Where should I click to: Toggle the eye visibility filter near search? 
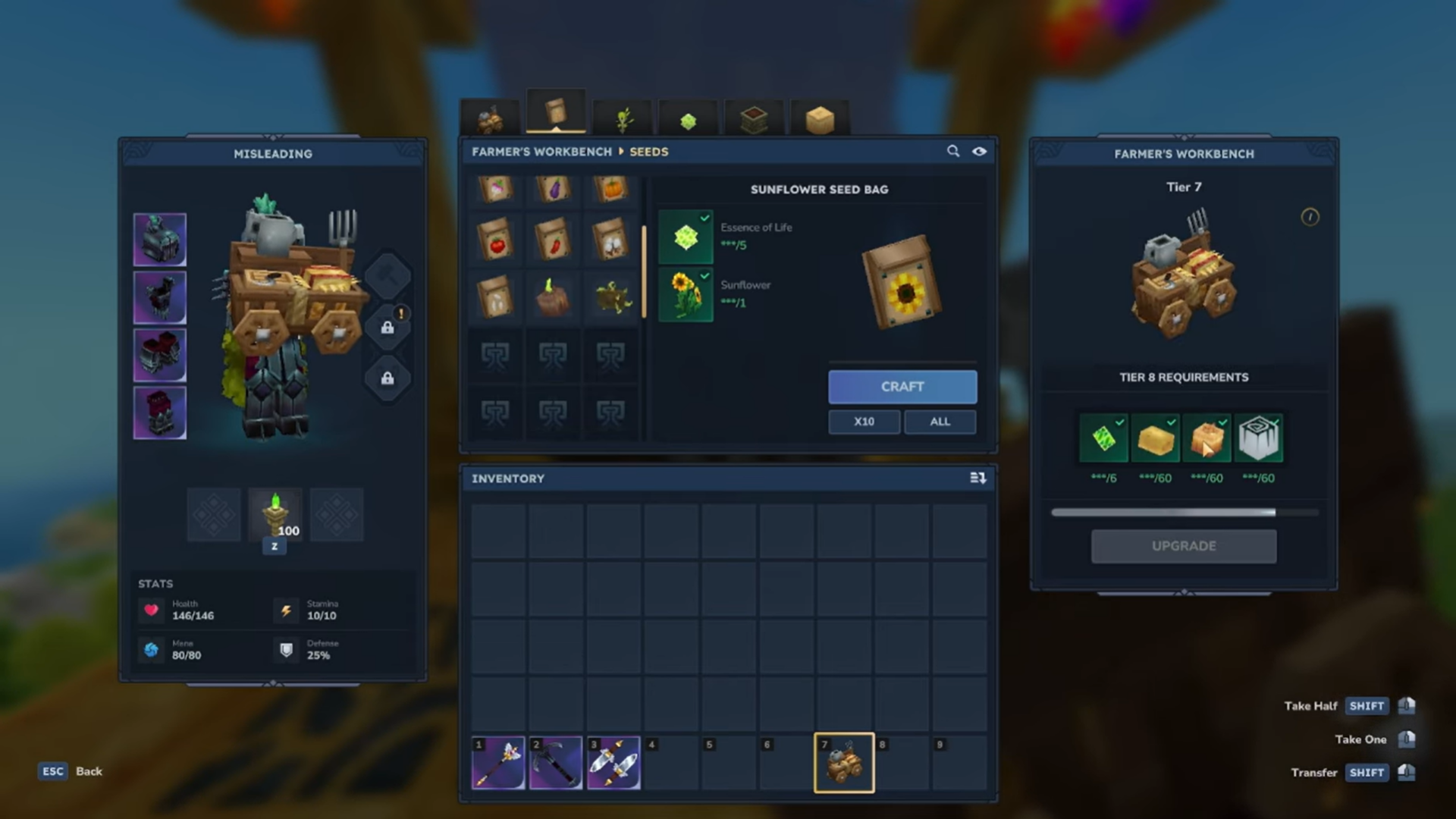pyautogui.click(x=979, y=152)
